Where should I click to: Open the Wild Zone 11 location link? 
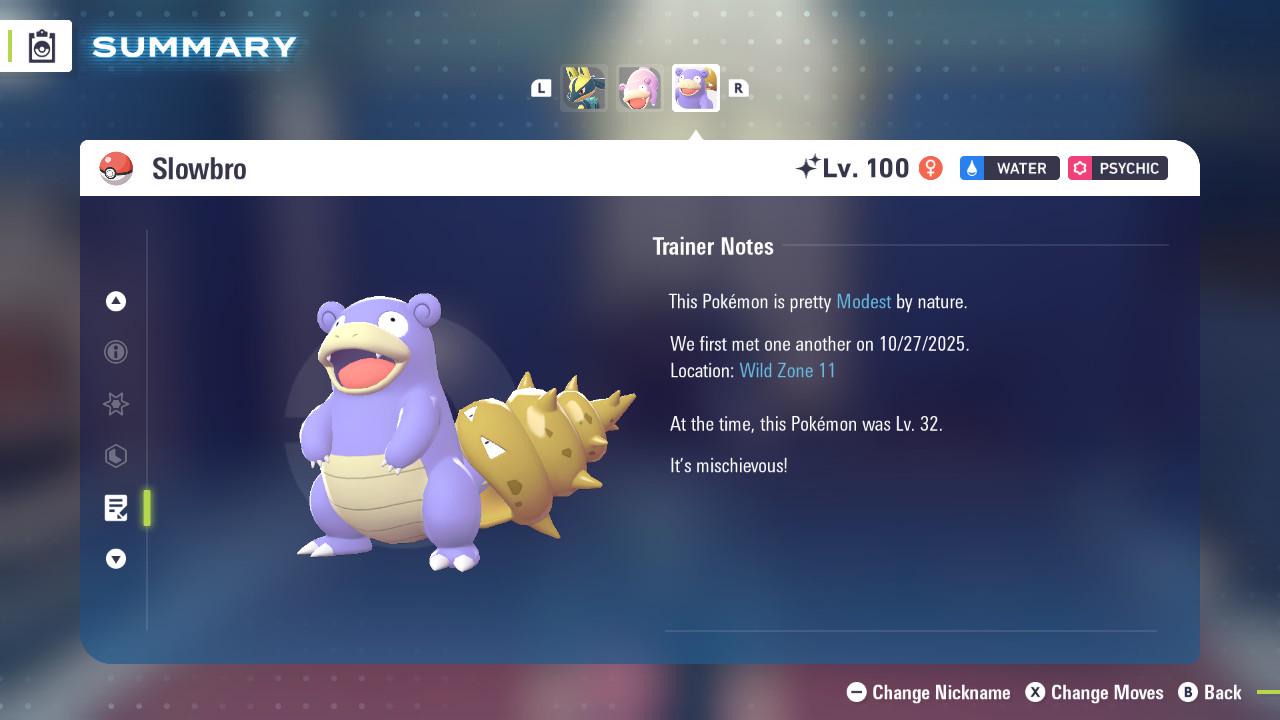(x=788, y=370)
